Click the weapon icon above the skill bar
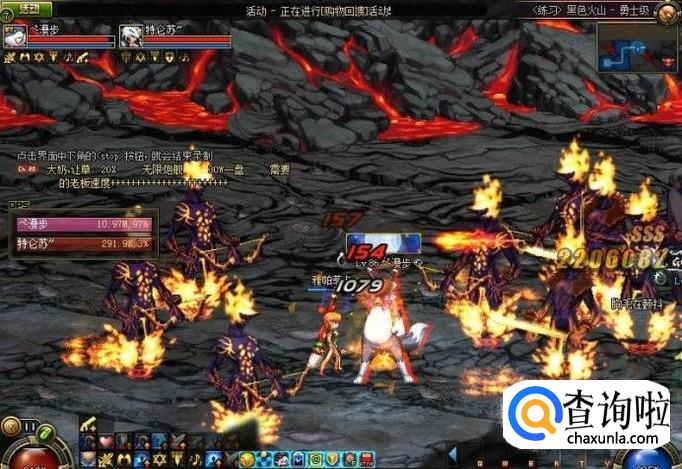Image resolution: width=682 pixels, height=469 pixels. point(88,423)
